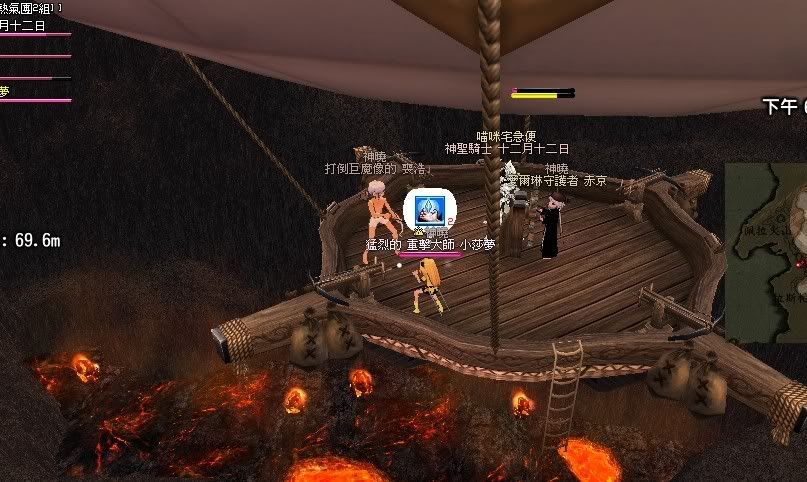807x482 pixels.
Task: Click the blue skill icon bubble
Action: point(429,210)
